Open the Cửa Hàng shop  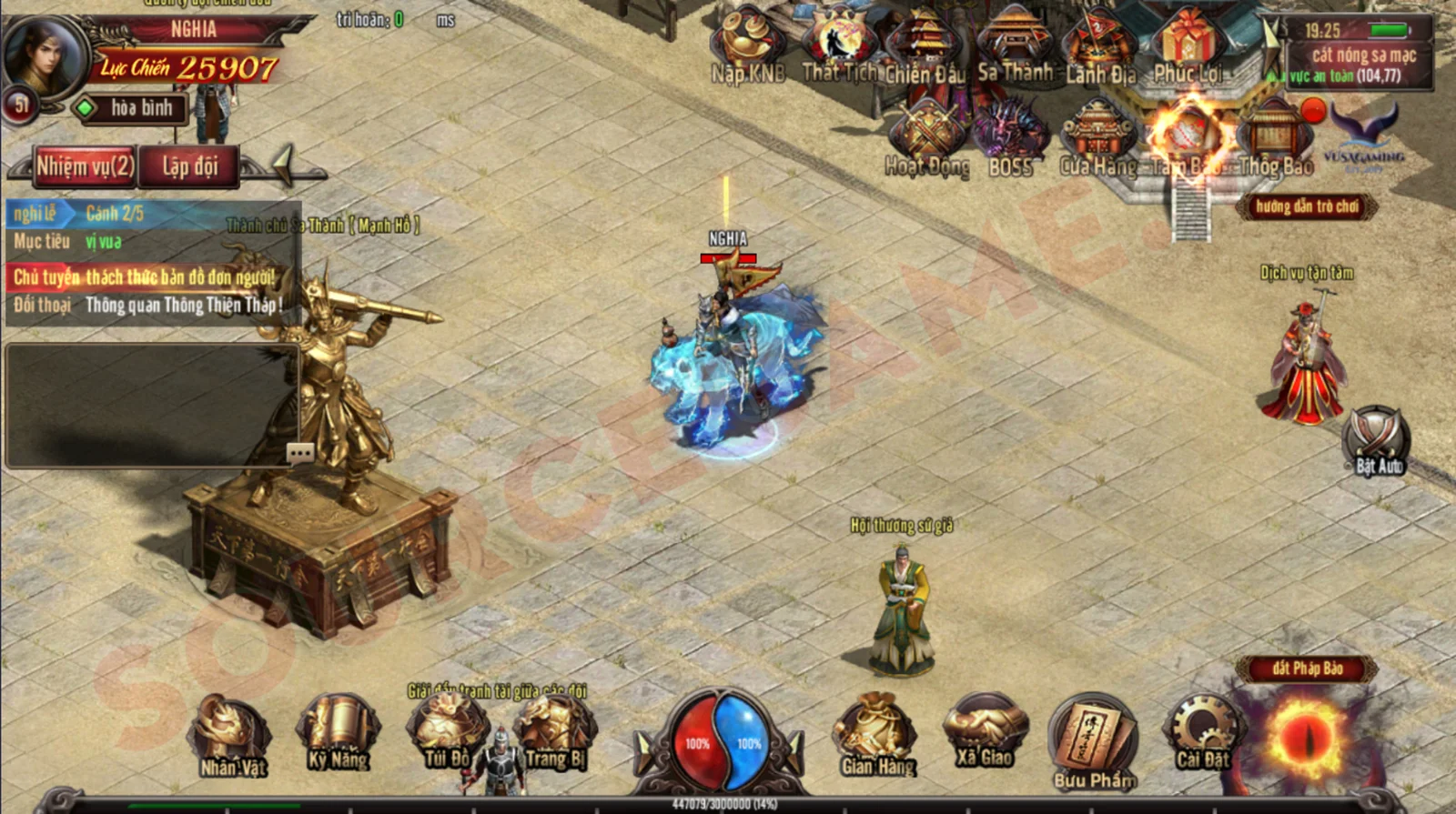pyautogui.click(x=1098, y=138)
